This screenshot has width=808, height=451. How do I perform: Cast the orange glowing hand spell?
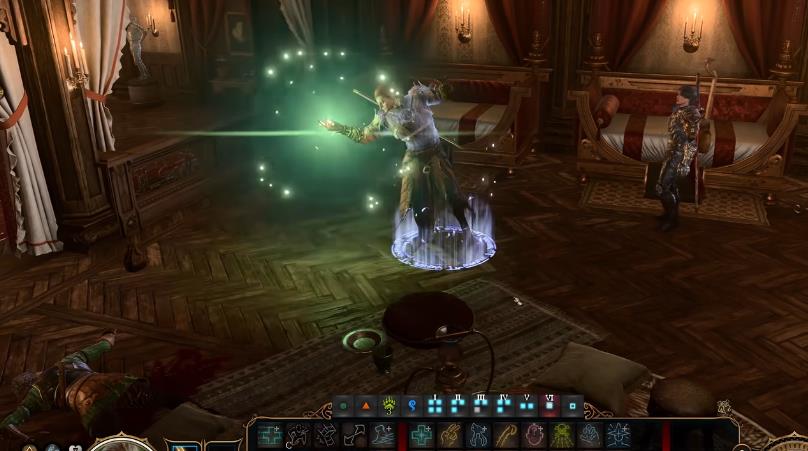[x=451, y=435]
